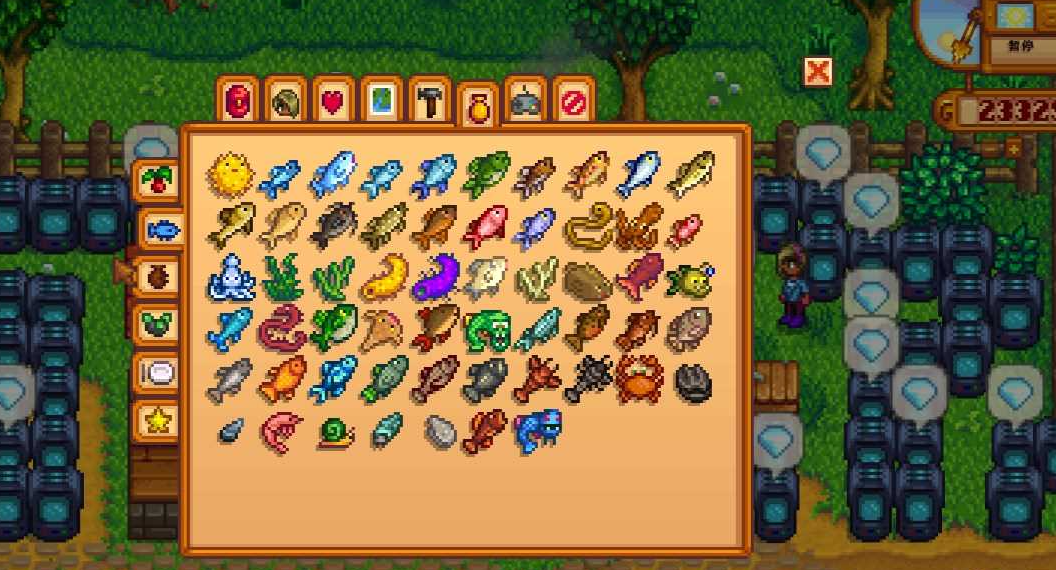
Task: Select the yellow sea cucumber
Action: 384,278
